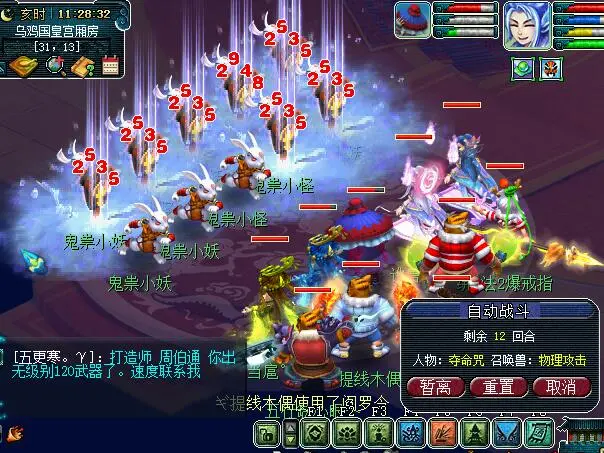
Task: Cancel auto-battle with the 取消 button
Action: coord(561,387)
